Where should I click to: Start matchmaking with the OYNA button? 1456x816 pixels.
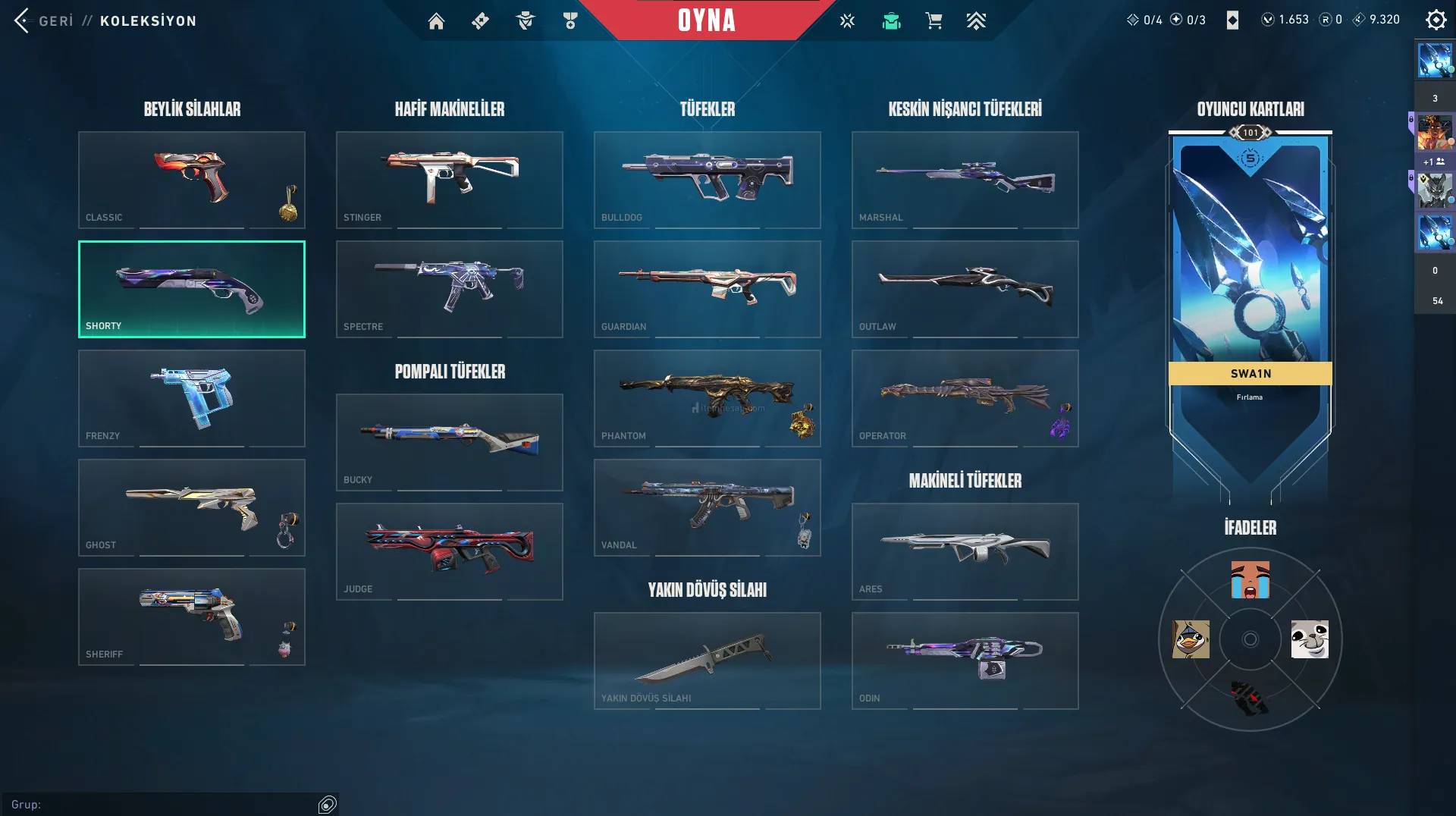pos(706,20)
